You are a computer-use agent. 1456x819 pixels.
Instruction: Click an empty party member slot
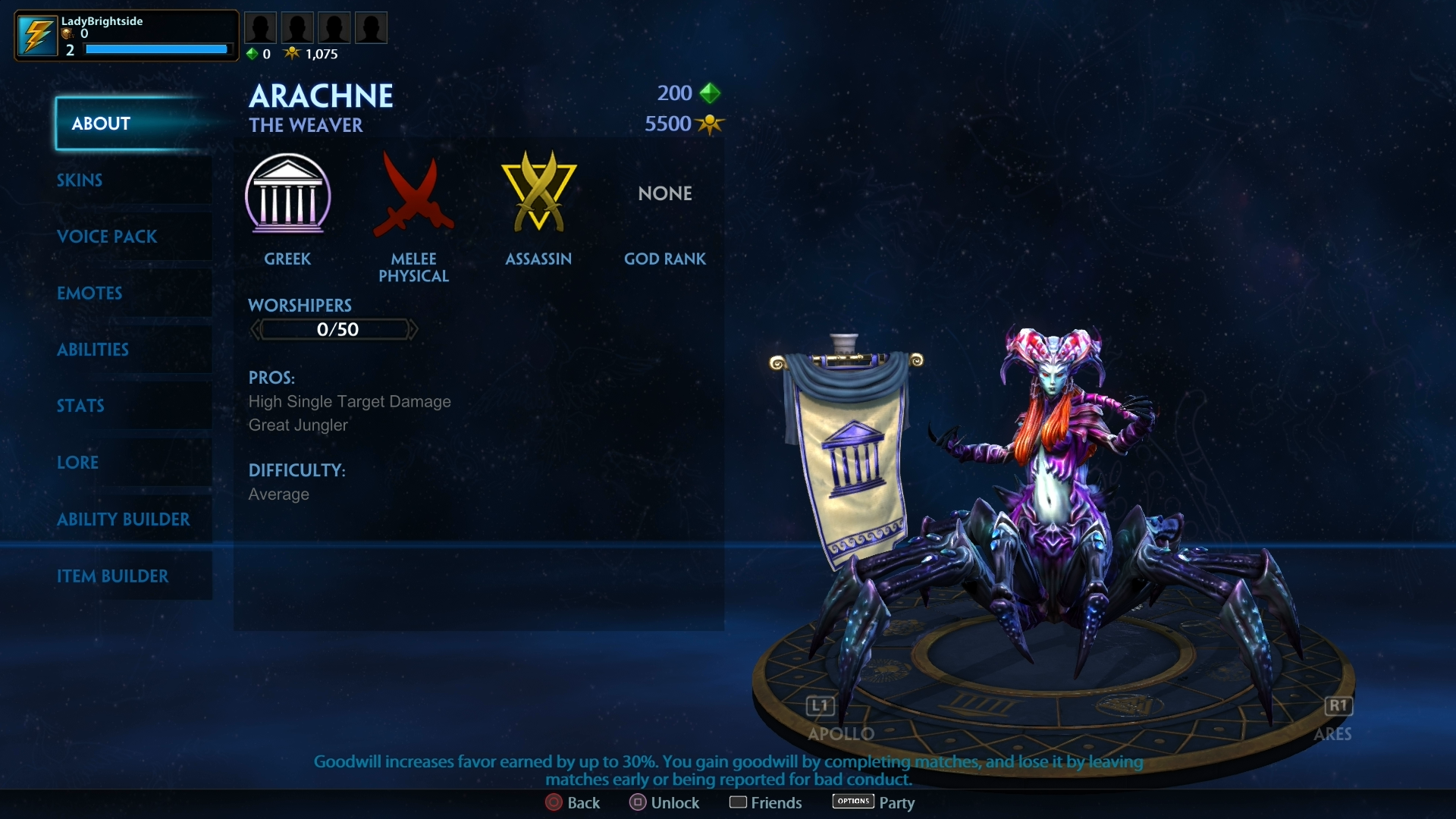pyautogui.click(x=261, y=27)
